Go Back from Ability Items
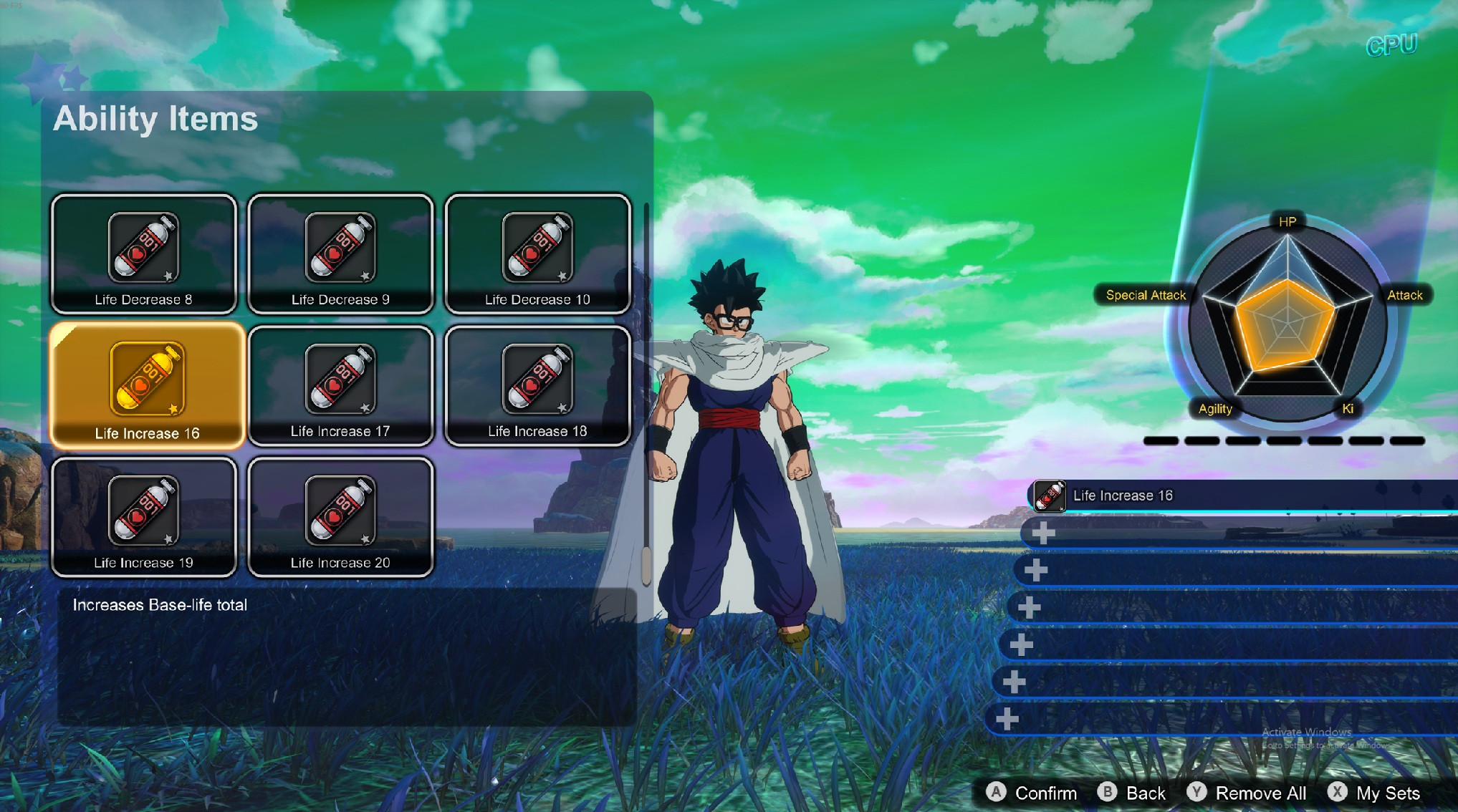This screenshot has width=1458, height=812. 1132,793
